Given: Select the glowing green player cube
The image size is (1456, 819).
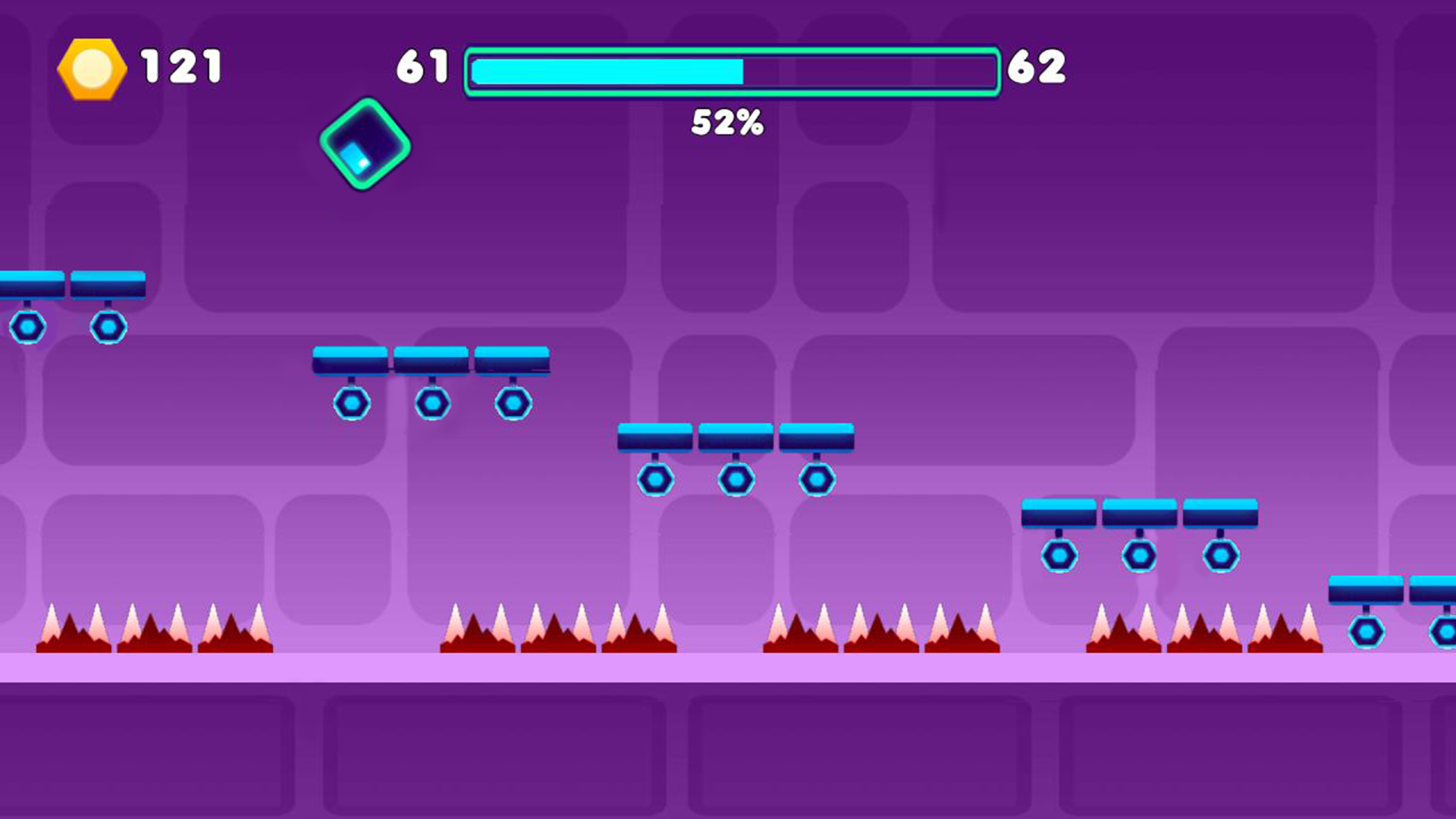Looking at the screenshot, I should point(365,144).
